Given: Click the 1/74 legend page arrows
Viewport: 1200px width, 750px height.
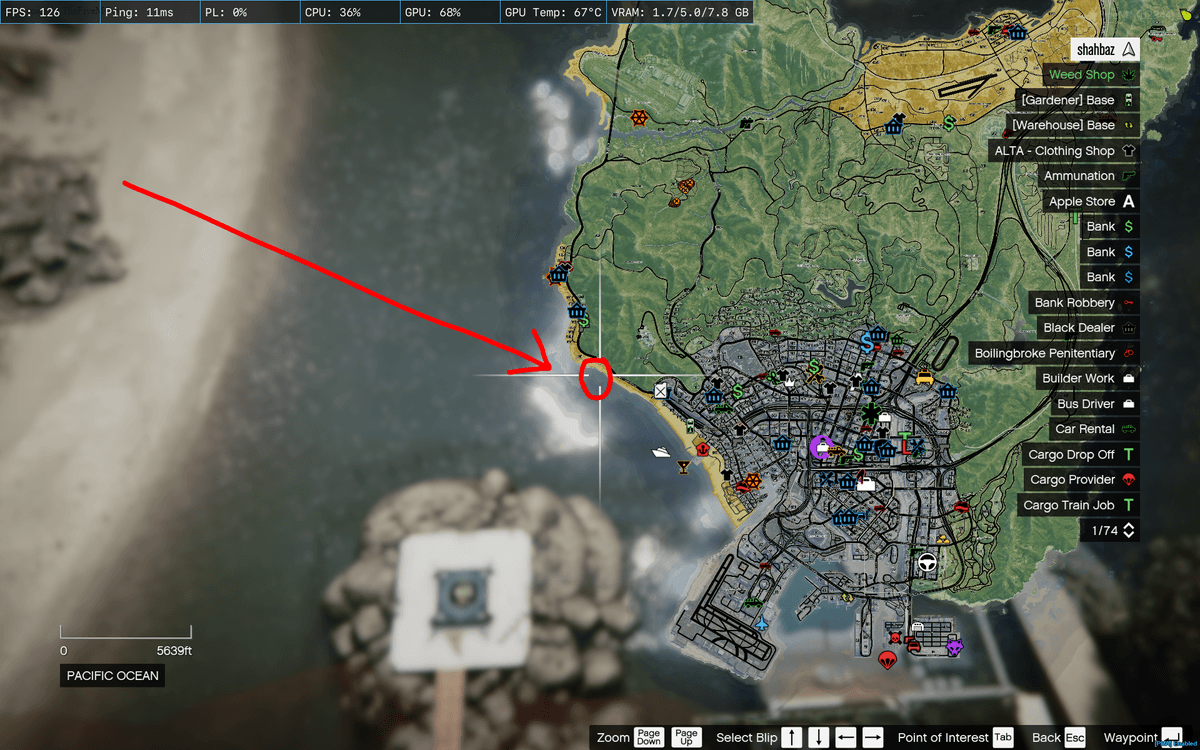Looking at the screenshot, I should tap(1129, 531).
